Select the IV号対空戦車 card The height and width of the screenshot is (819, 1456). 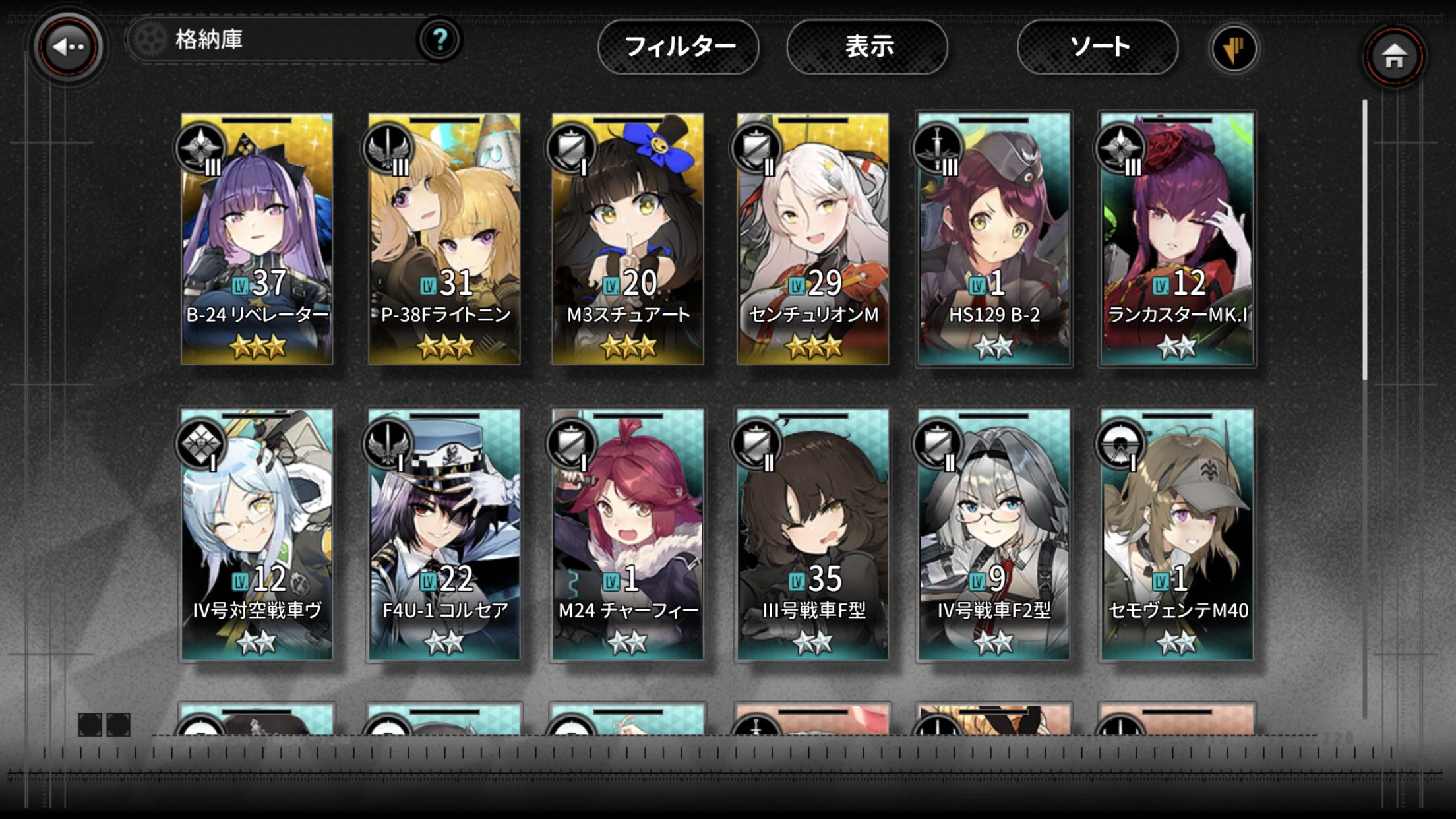[257, 534]
